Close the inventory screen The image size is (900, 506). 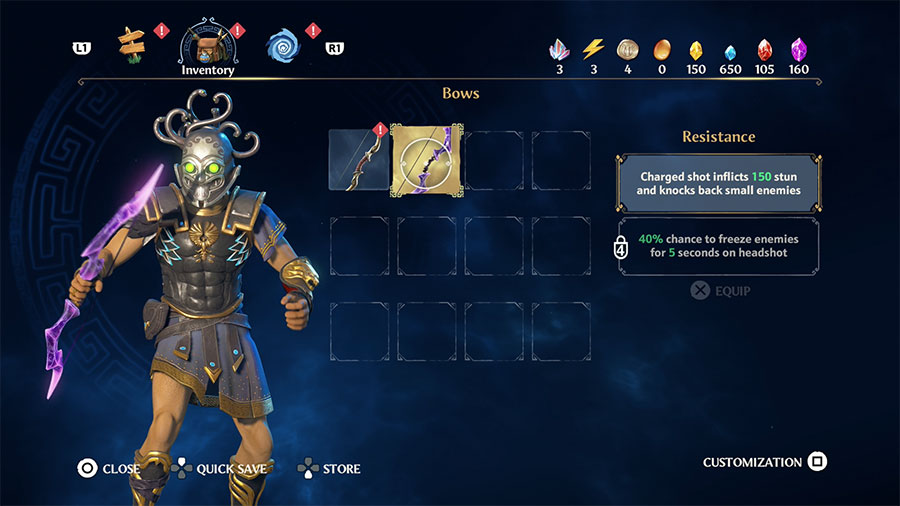point(109,468)
